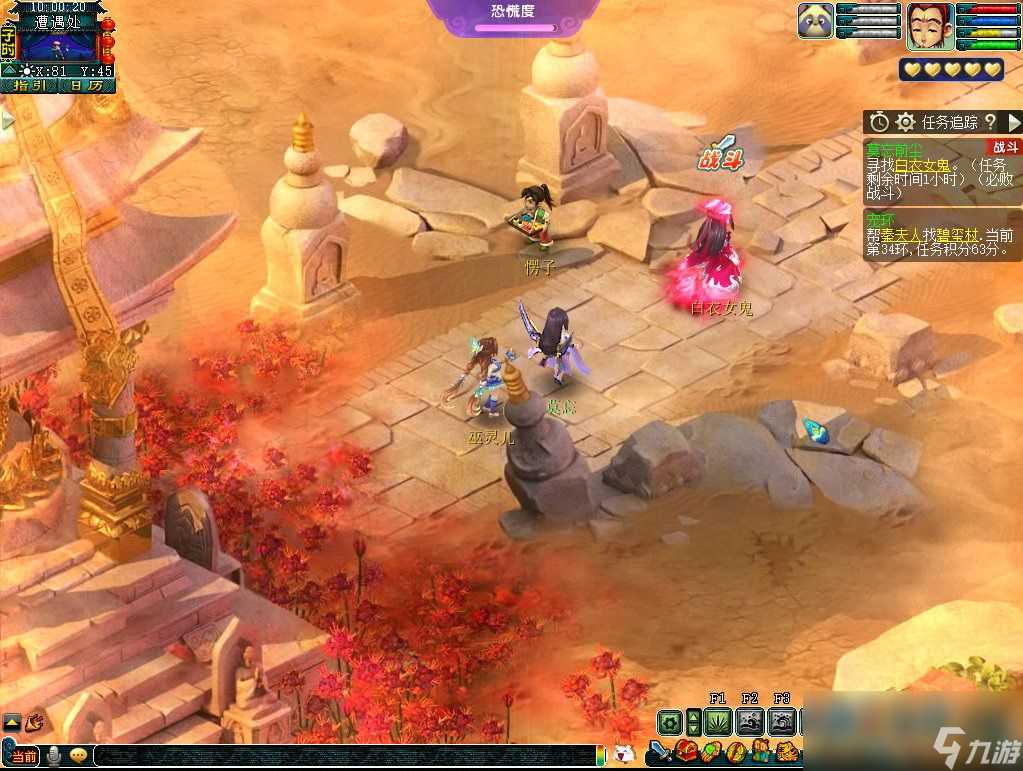Click the blue sword attack icon
1023x771 pixels.
(x=660, y=751)
